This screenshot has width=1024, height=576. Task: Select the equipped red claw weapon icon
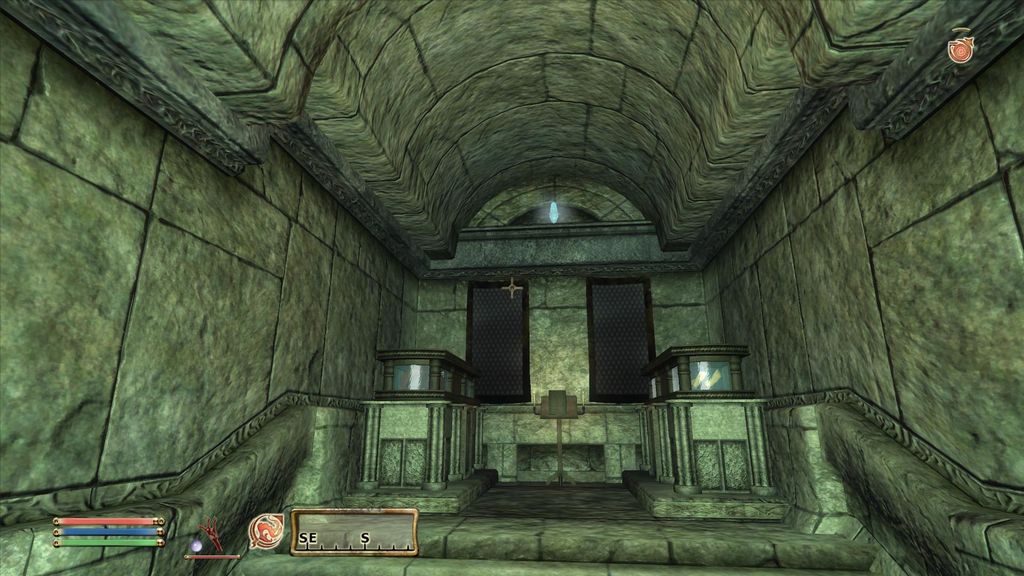tap(211, 535)
